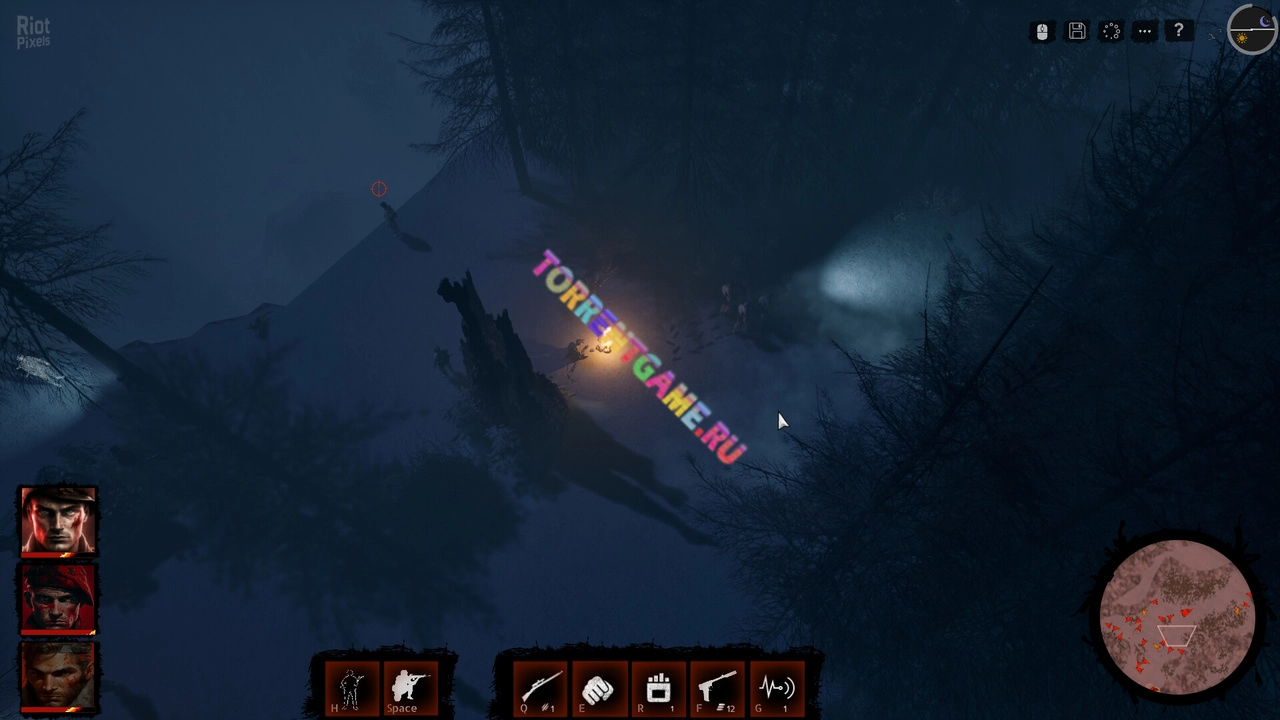Equip the sniper rifle weapon slot
This screenshot has height=720, width=1280.
[x=540, y=688]
